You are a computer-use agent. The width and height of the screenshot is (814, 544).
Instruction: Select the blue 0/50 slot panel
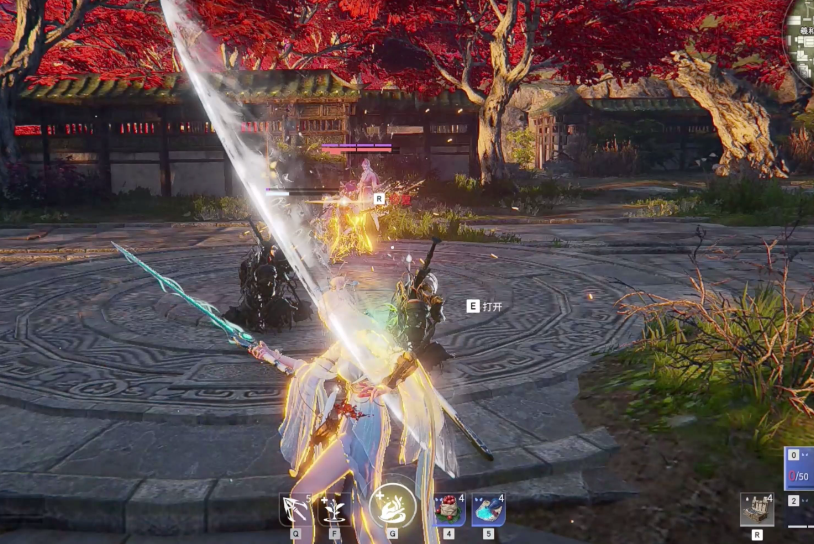800,467
